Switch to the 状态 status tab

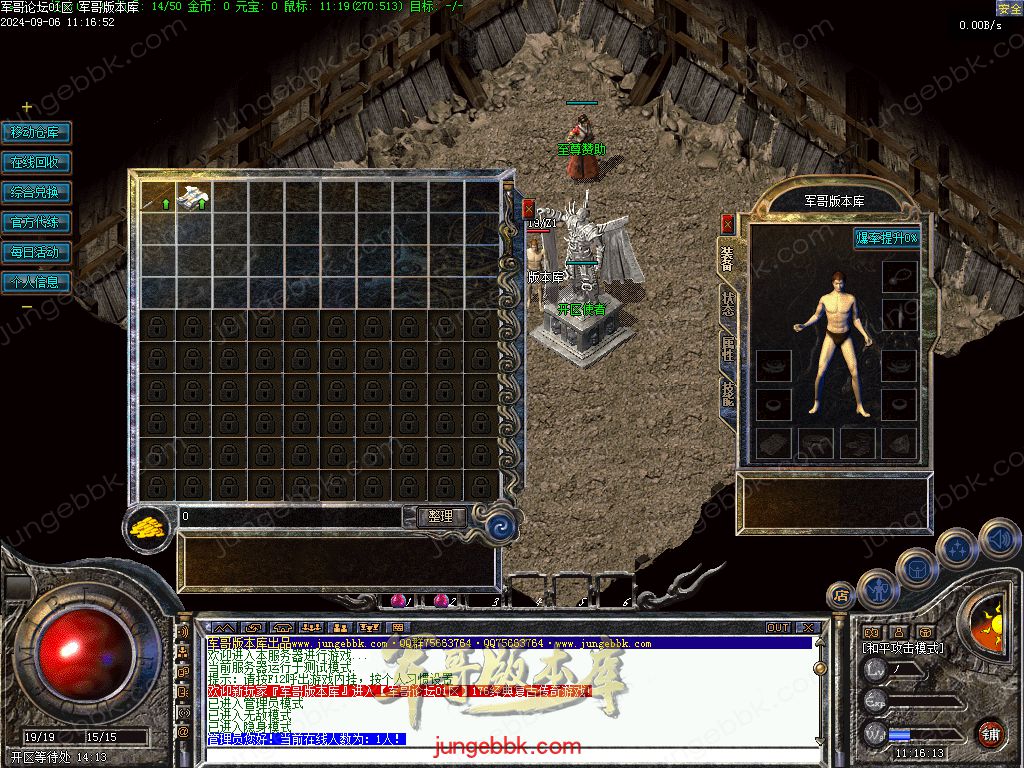tap(727, 304)
